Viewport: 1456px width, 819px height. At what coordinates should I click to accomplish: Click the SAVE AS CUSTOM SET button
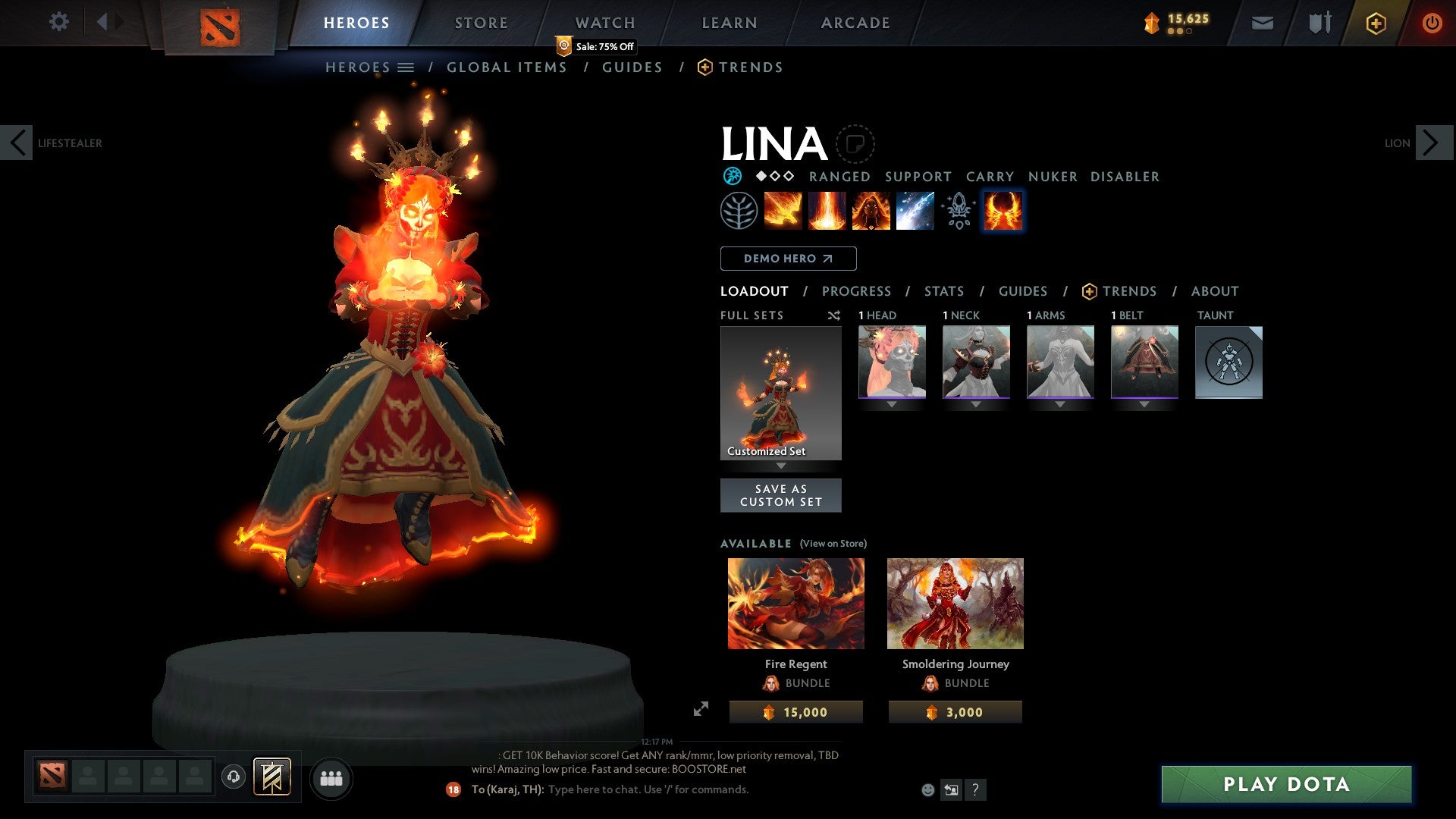click(x=781, y=495)
